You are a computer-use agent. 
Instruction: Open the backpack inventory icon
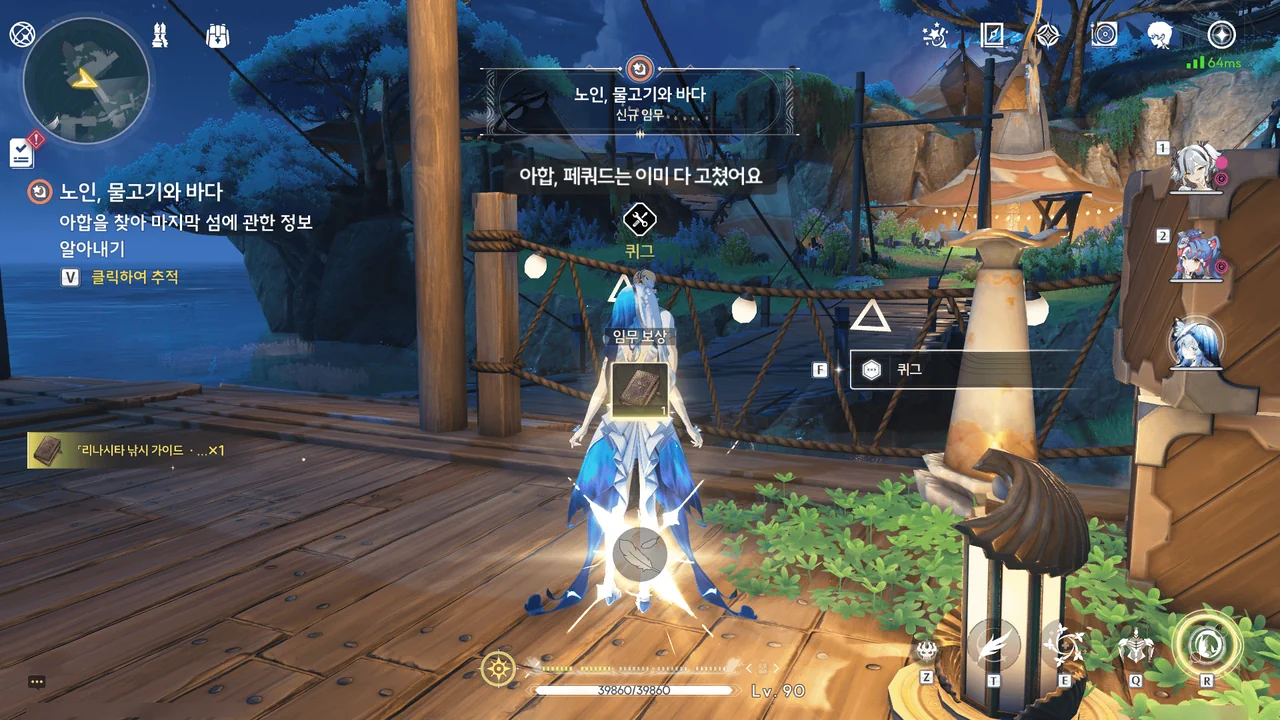(217, 36)
